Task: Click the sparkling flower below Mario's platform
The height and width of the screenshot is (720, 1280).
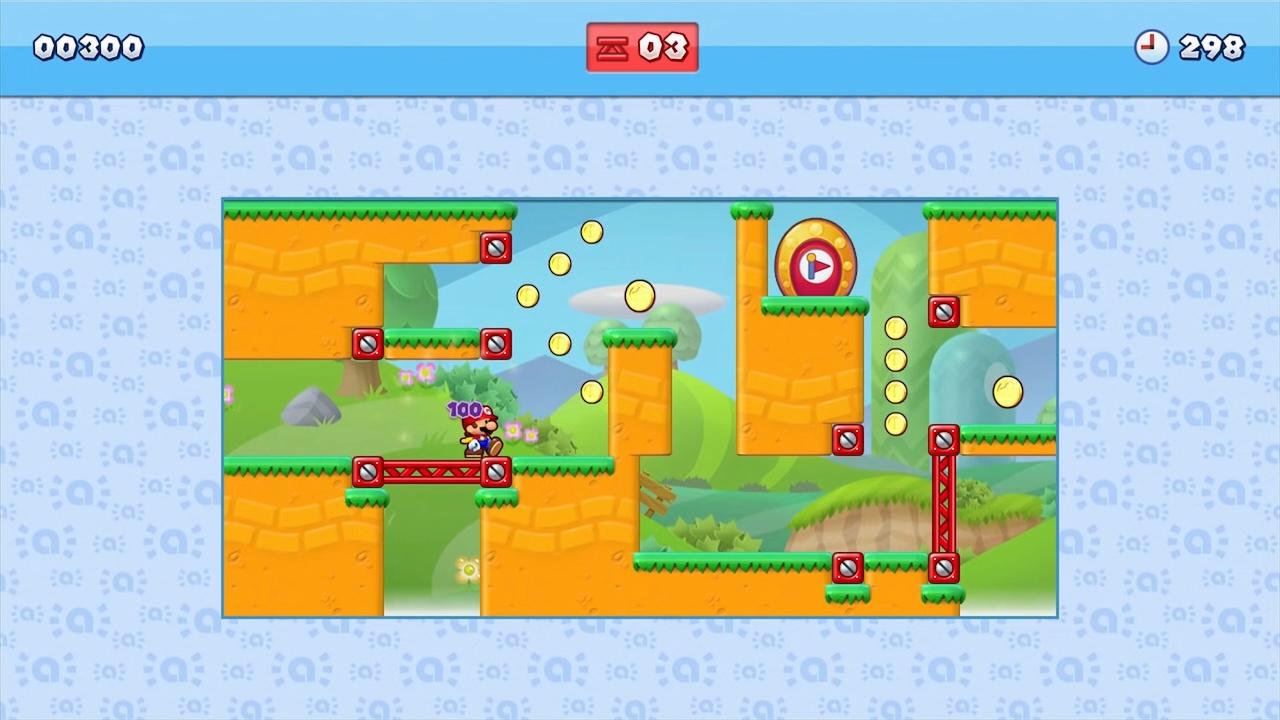Action: click(467, 568)
